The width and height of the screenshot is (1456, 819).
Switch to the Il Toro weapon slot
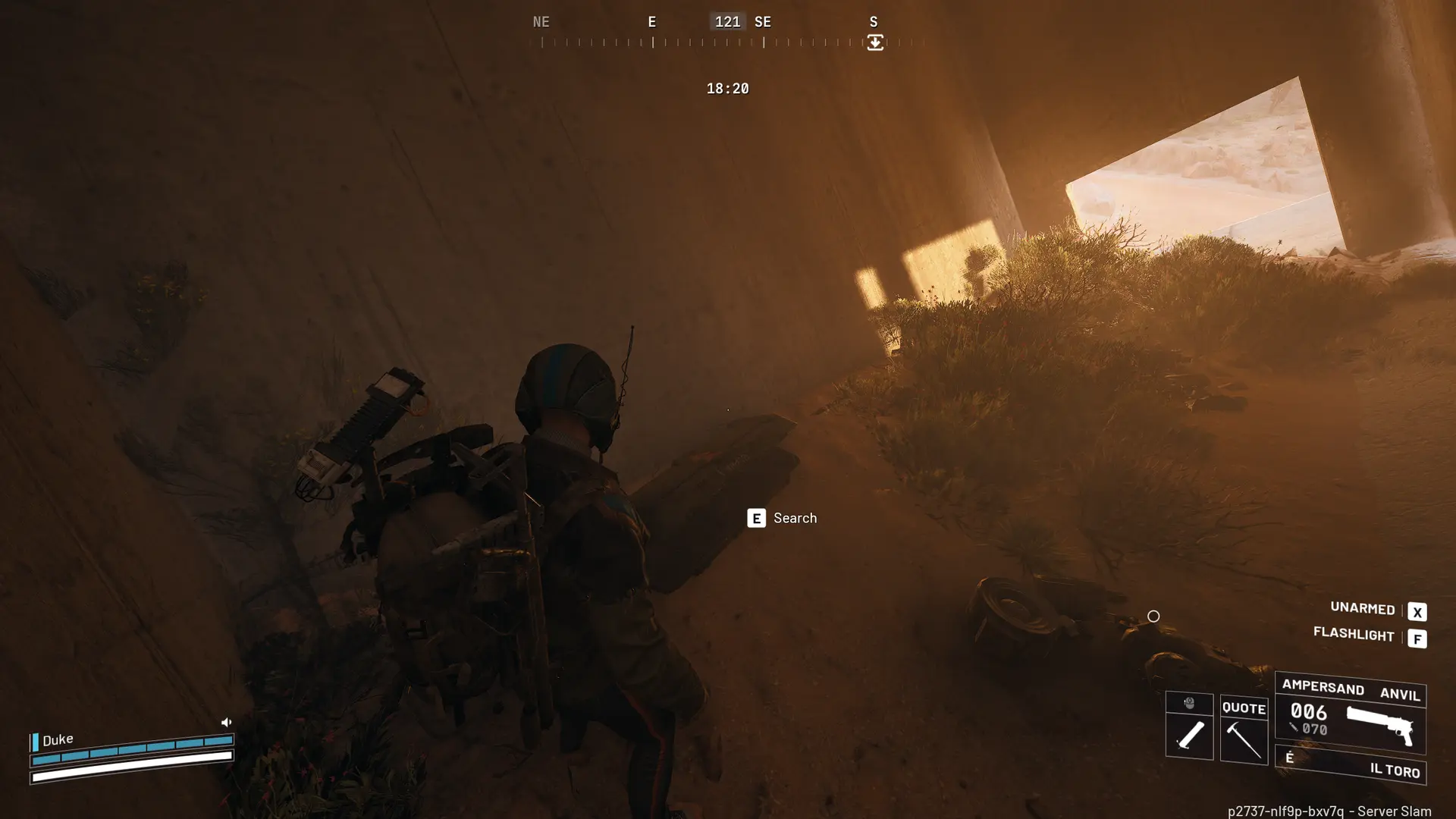click(x=1350, y=764)
